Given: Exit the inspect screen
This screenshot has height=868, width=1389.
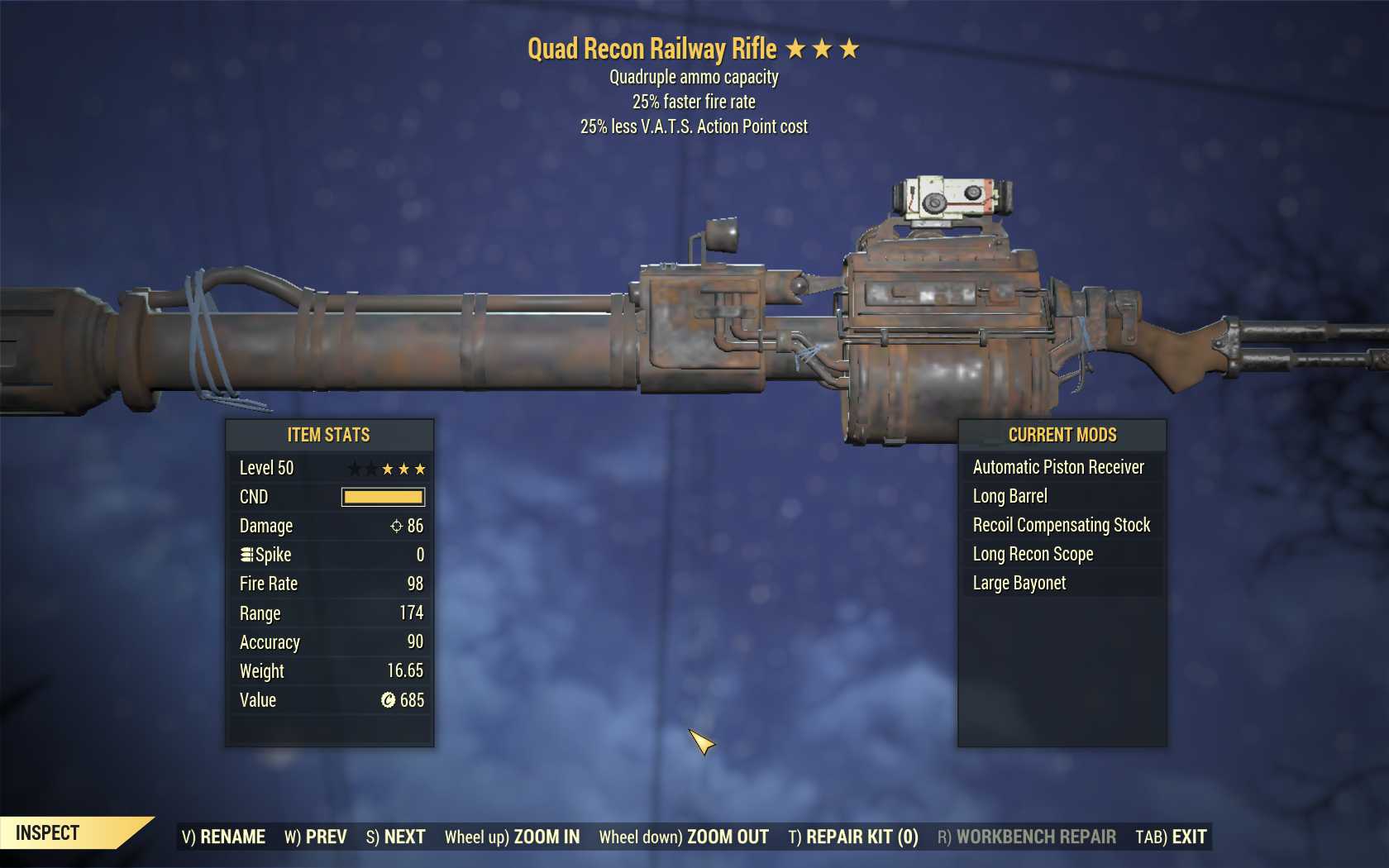Looking at the screenshot, I should click(1171, 837).
